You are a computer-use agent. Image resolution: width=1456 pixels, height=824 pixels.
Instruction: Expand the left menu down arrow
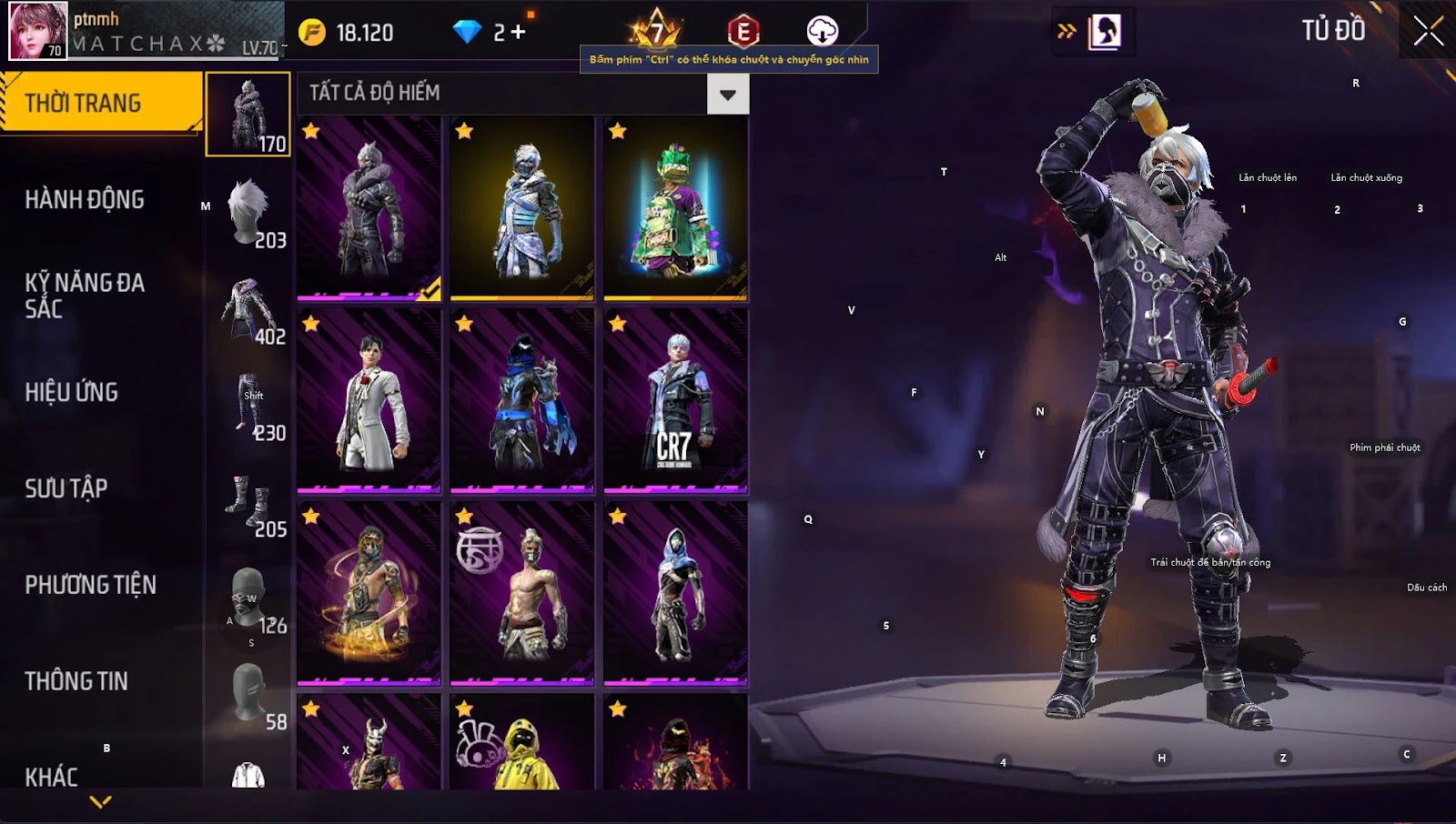(x=101, y=801)
